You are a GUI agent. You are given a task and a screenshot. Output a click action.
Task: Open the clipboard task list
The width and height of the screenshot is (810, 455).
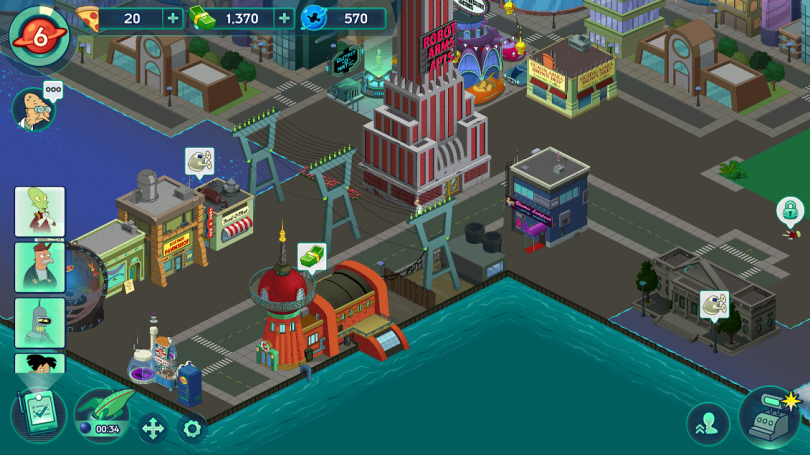[39, 415]
